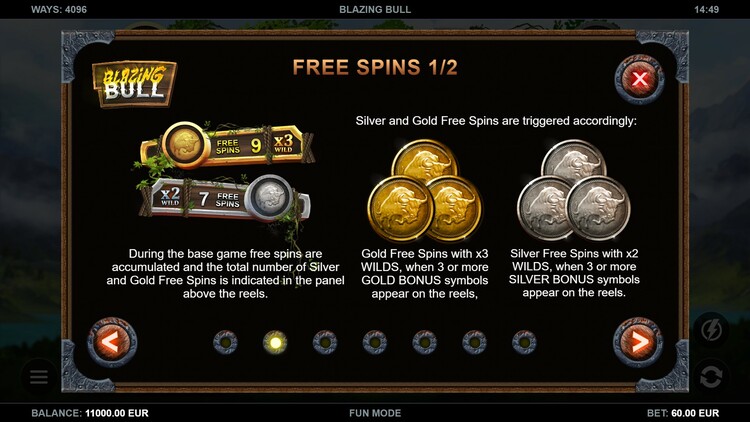750x422 pixels.
Task: Advance to the next info page
Action: [x=638, y=343]
